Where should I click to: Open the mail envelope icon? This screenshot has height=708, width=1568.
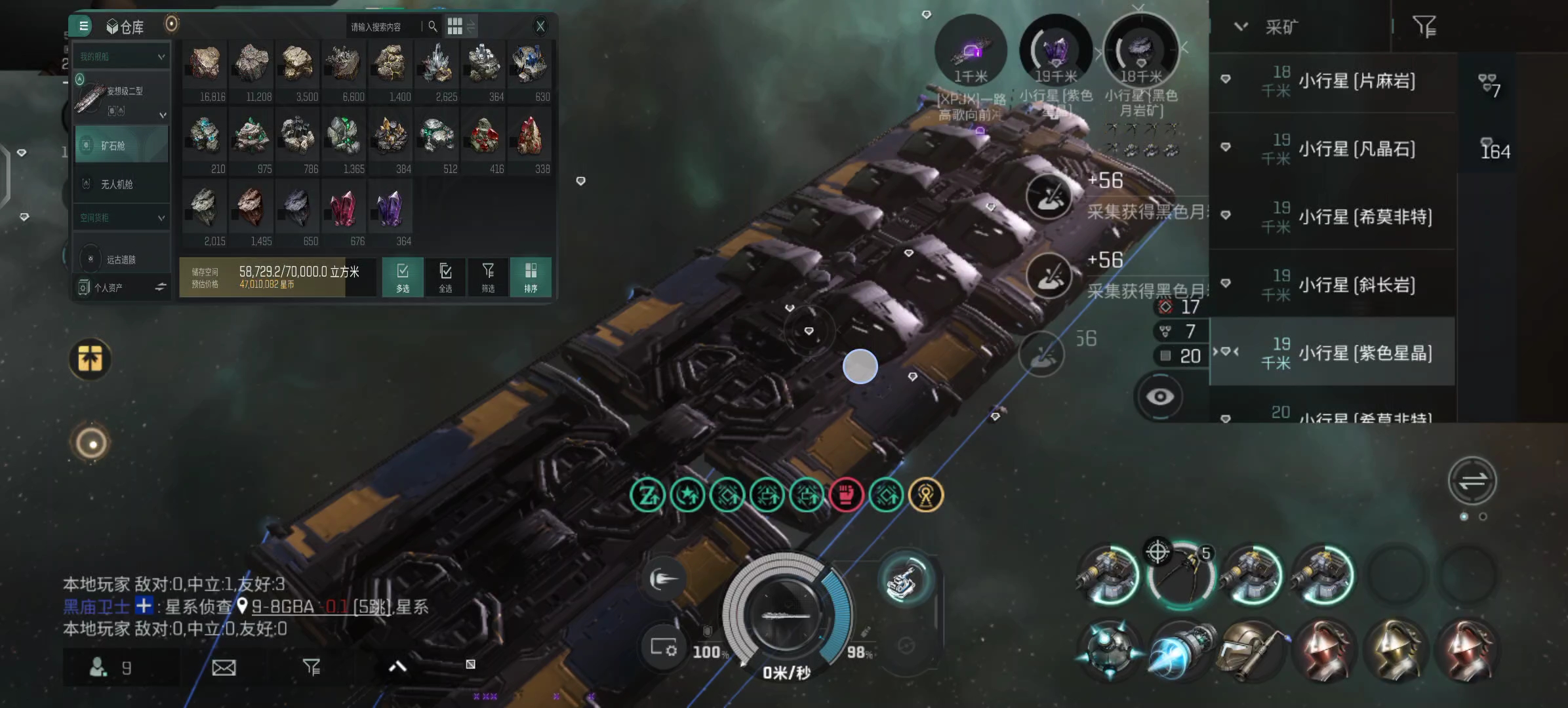pyautogui.click(x=224, y=667)
